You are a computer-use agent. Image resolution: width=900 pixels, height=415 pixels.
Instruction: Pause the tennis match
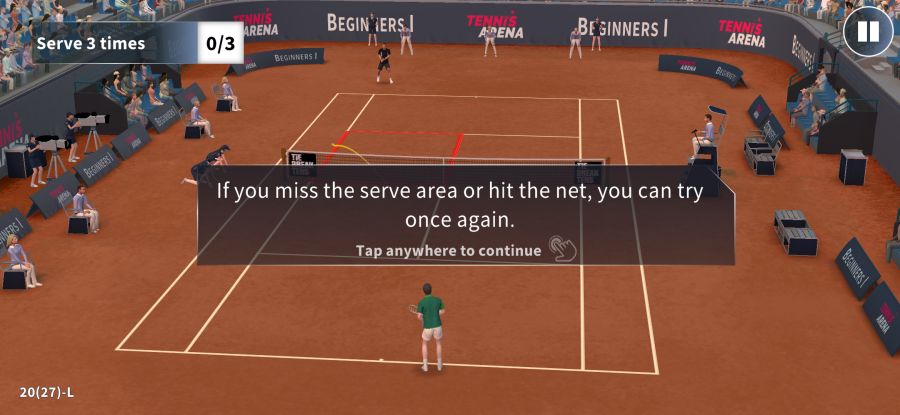867,32
